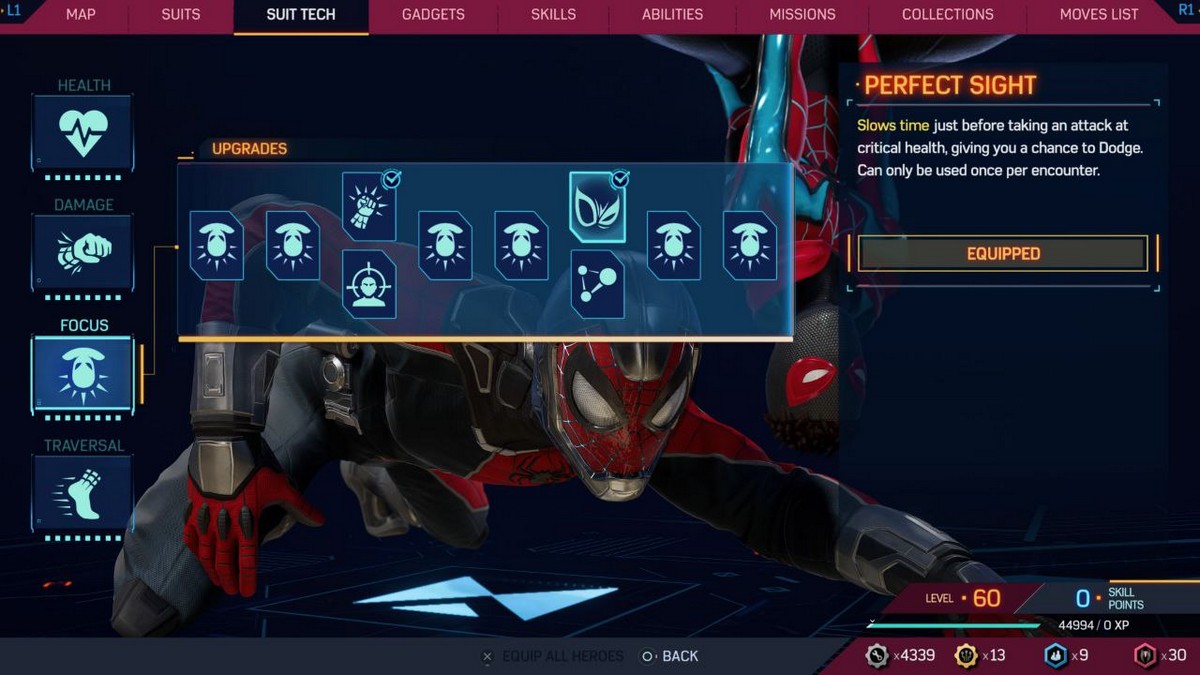View the Moves List tab

(1099, 15)
